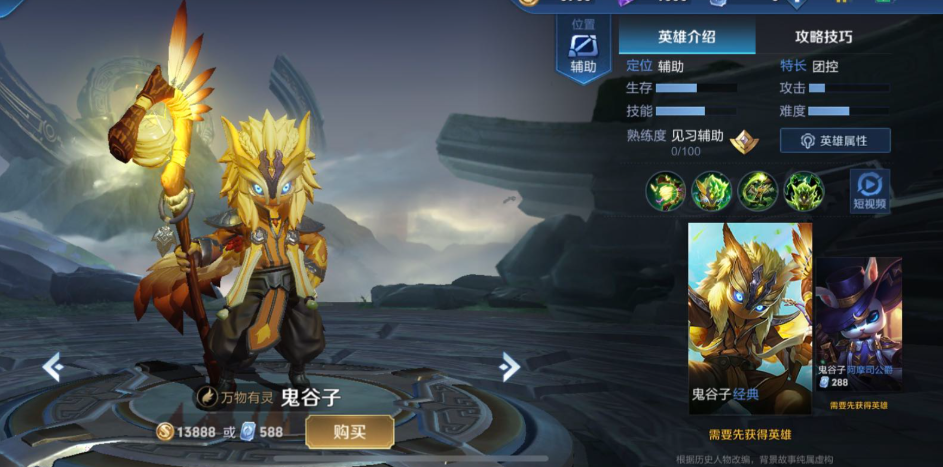Open the 攻略技巧 tab

(823, 37)
